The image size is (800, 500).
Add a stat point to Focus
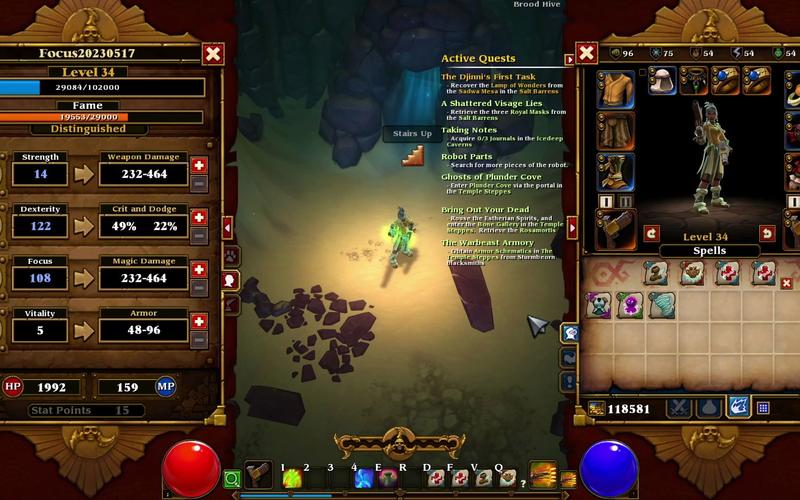199,269
